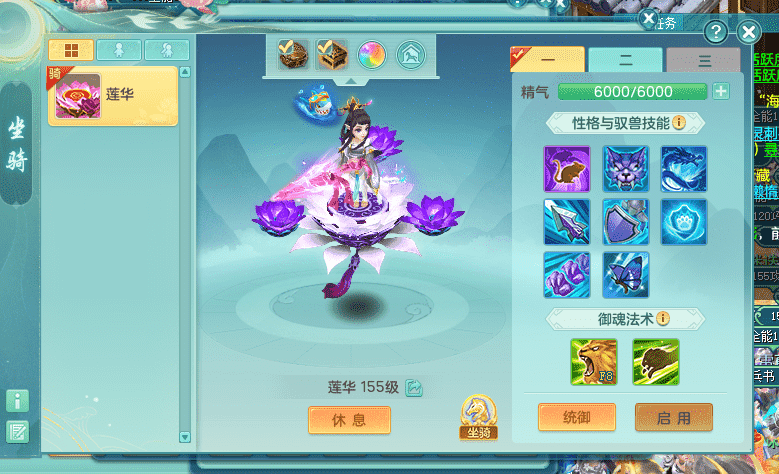Click the 启用 activate button
Screen dimensions: 779x474
click(x=673, y=418)
